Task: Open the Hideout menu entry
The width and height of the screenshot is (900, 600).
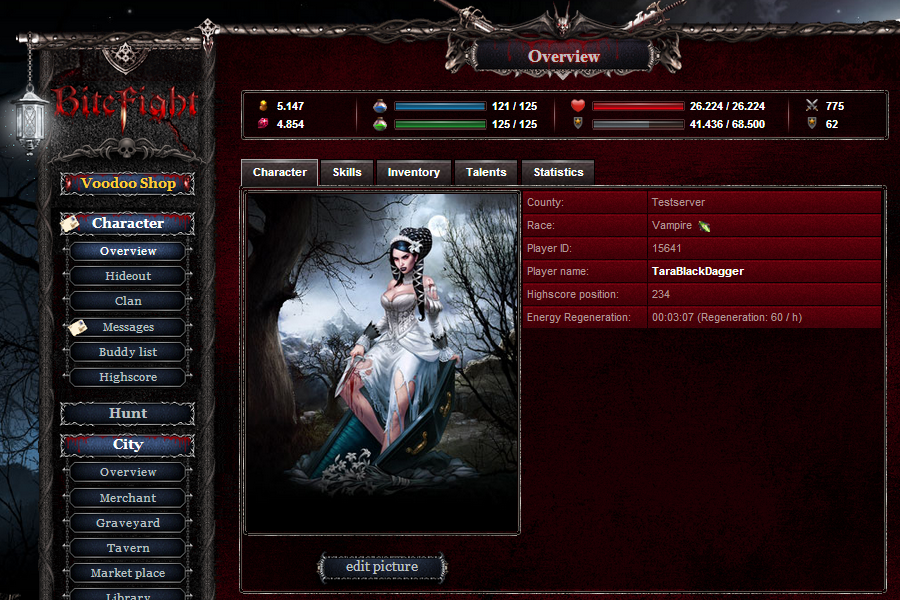Action: pyautogui.click(x=128, y=276)
